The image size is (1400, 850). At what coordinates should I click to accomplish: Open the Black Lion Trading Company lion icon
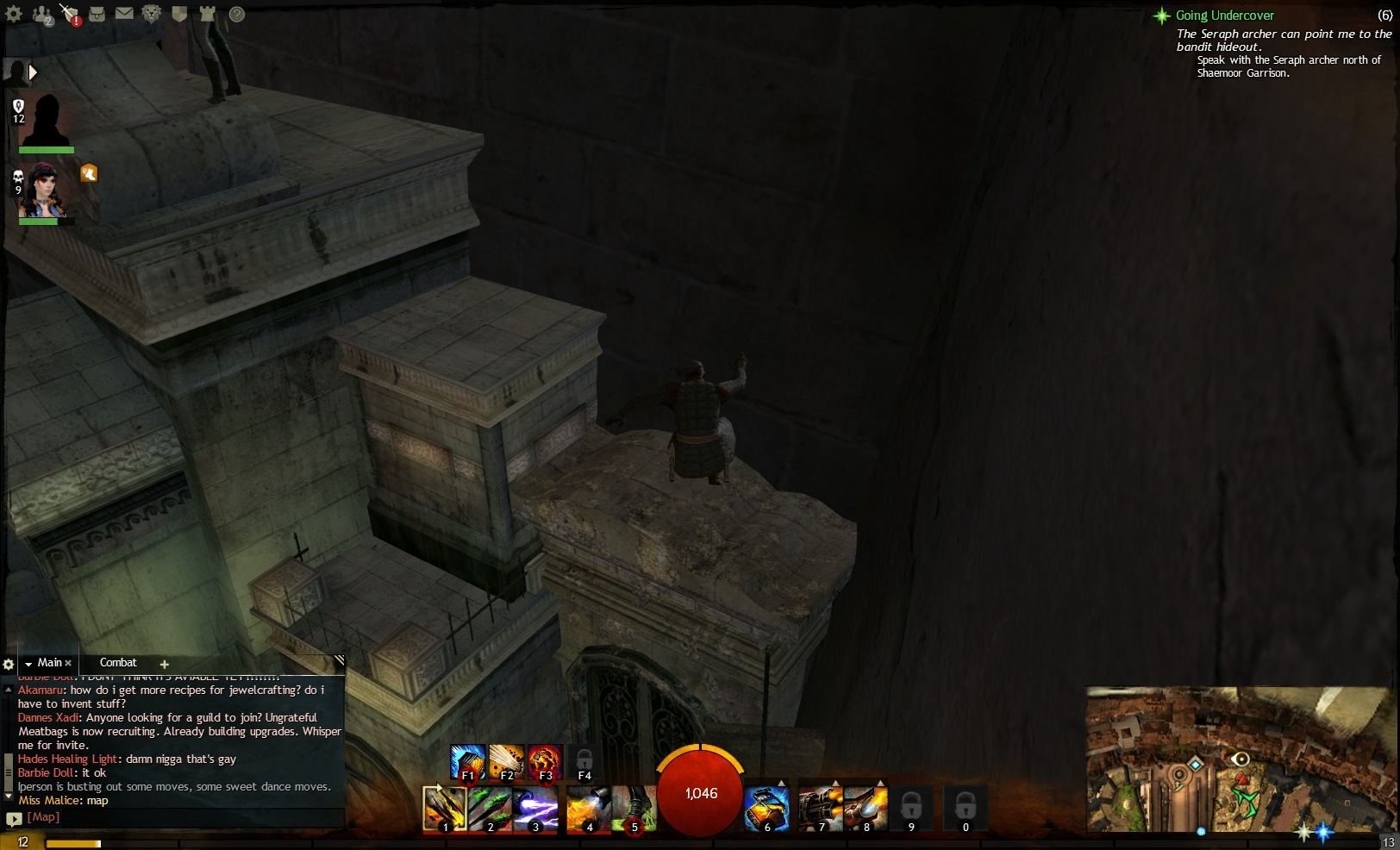tap(151, 14)
